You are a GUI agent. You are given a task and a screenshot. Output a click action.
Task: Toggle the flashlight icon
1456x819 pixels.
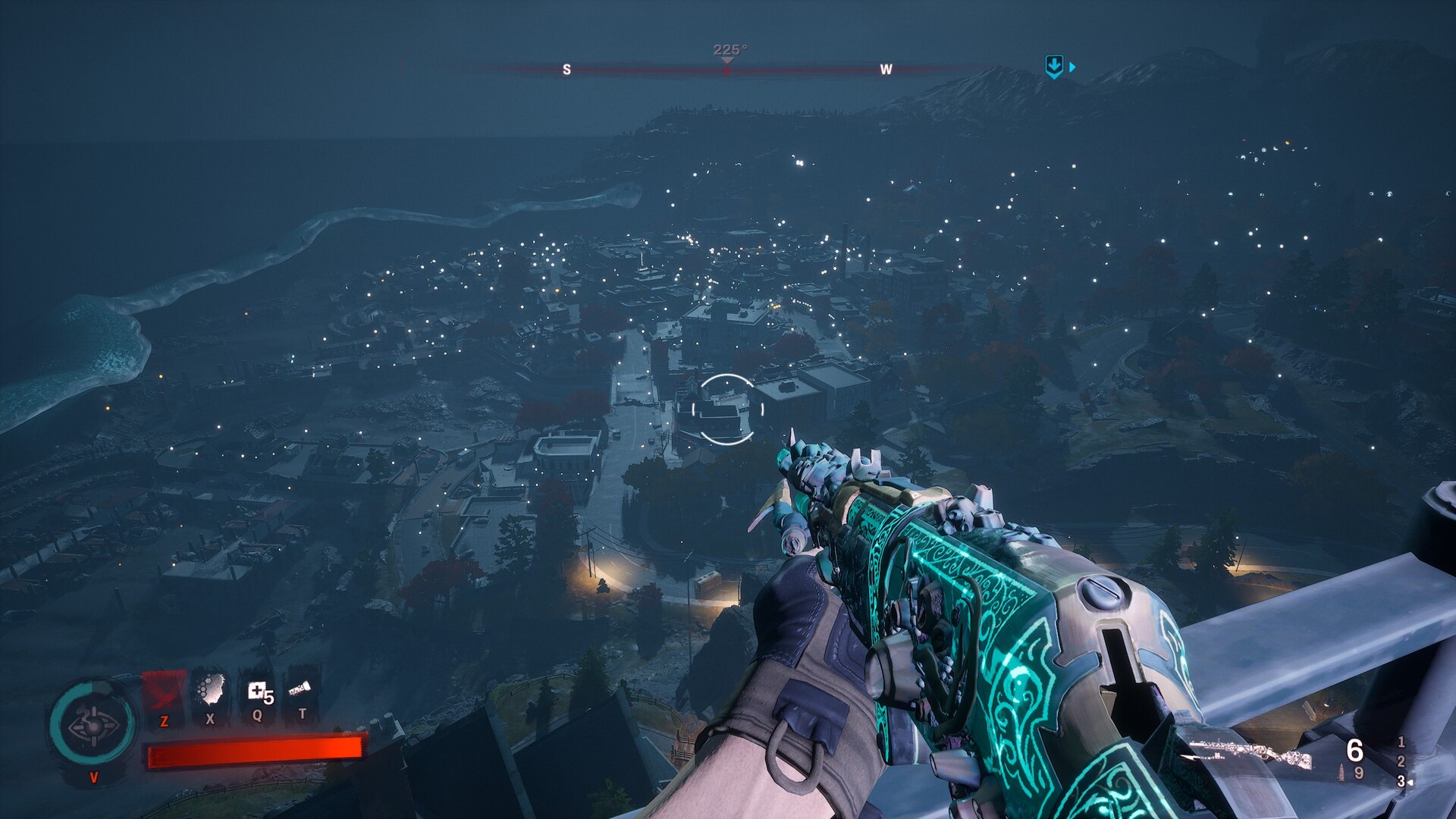(x=300, y=689)
